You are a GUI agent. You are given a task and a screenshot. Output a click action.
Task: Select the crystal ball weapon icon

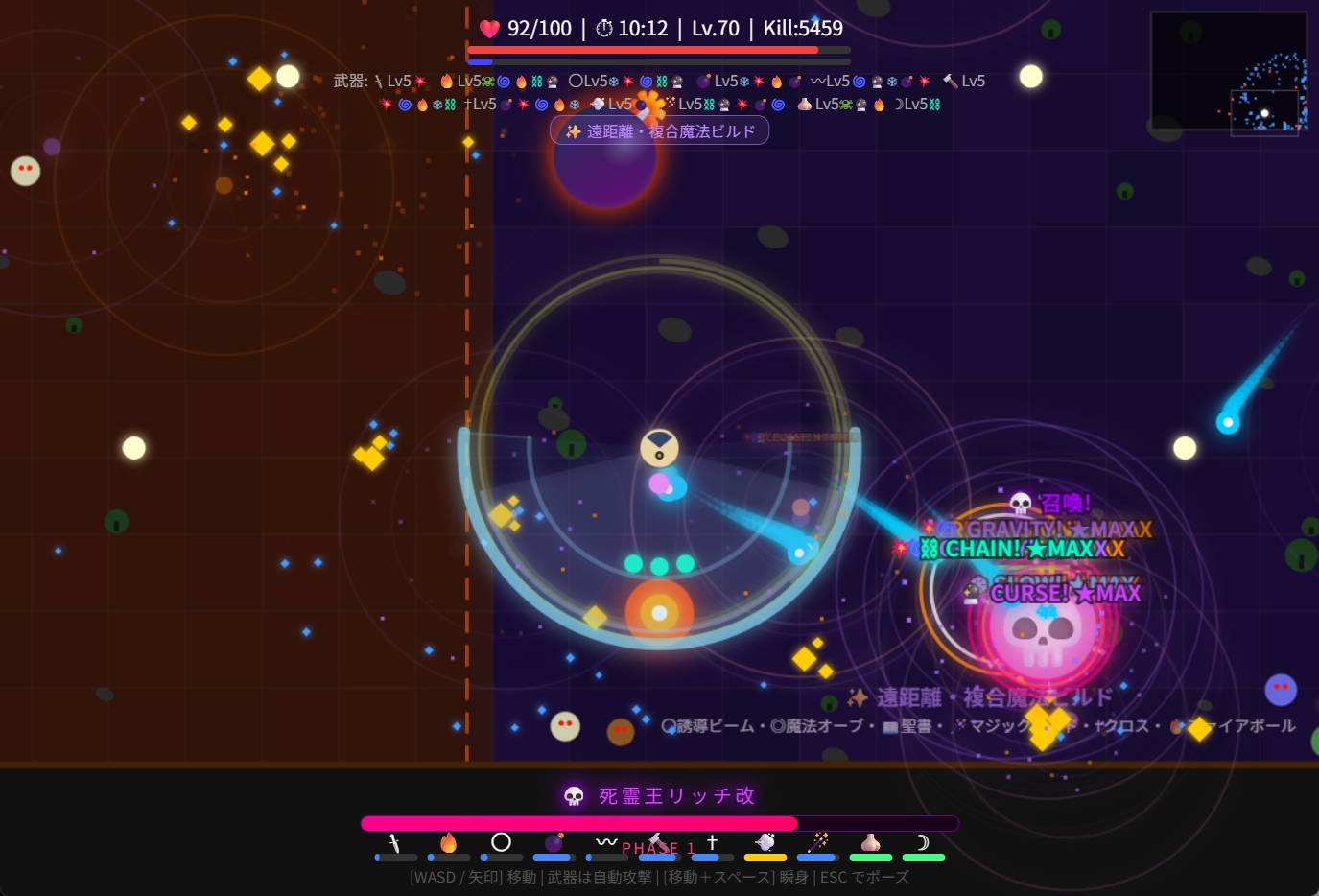(765, 842)
